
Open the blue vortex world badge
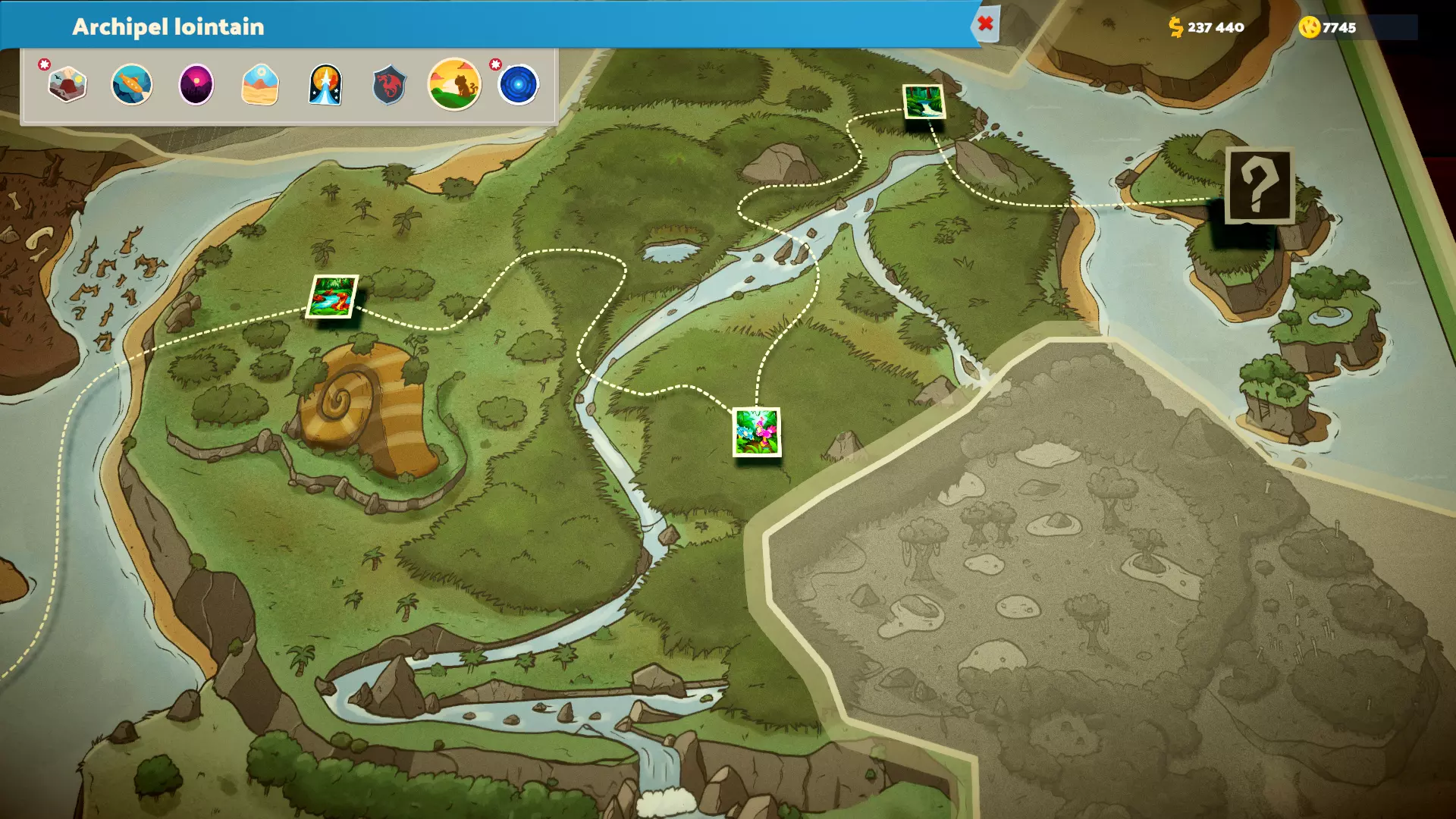[x=519, y=84]
